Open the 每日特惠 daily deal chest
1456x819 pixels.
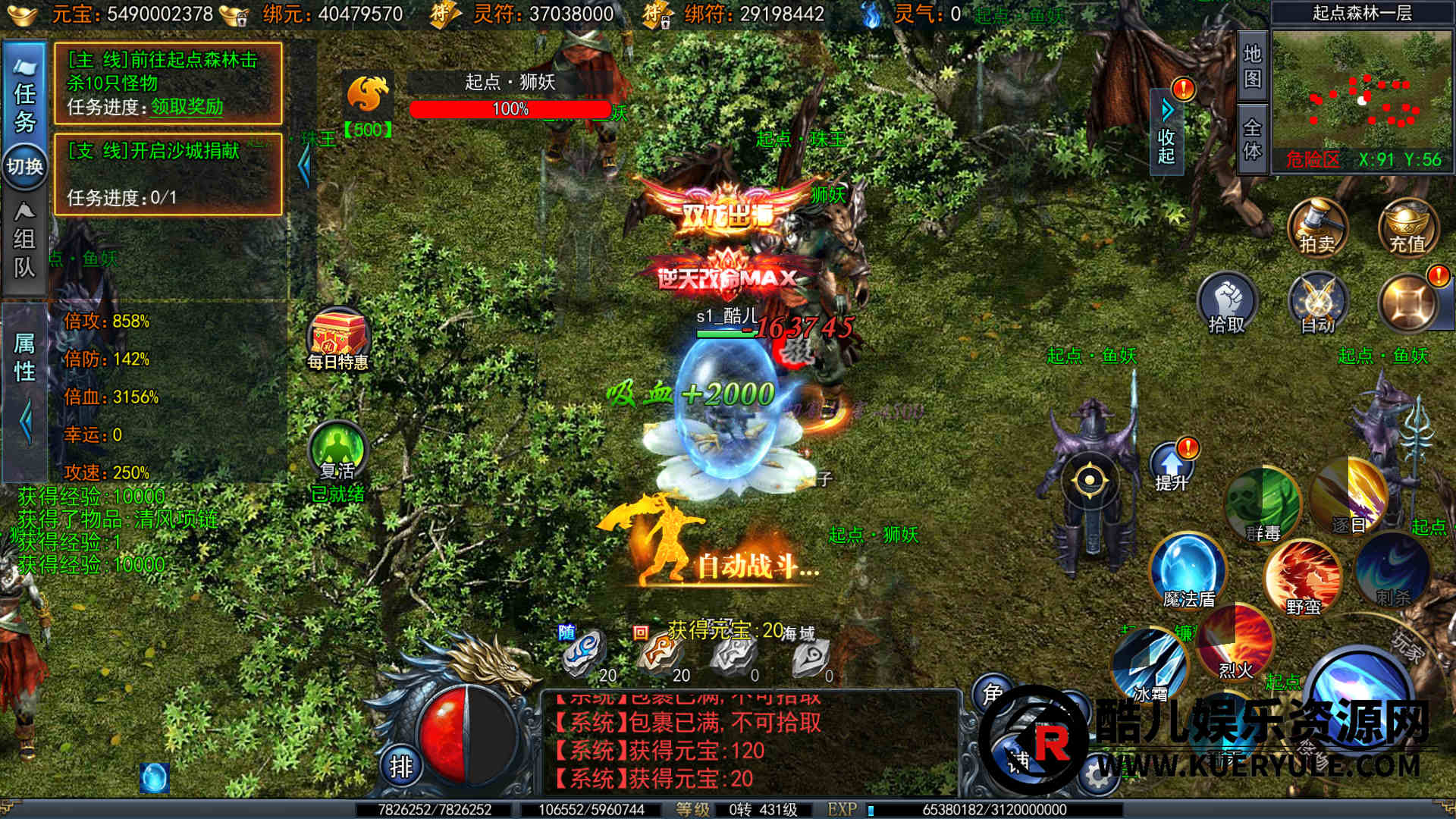click(337, 337)
